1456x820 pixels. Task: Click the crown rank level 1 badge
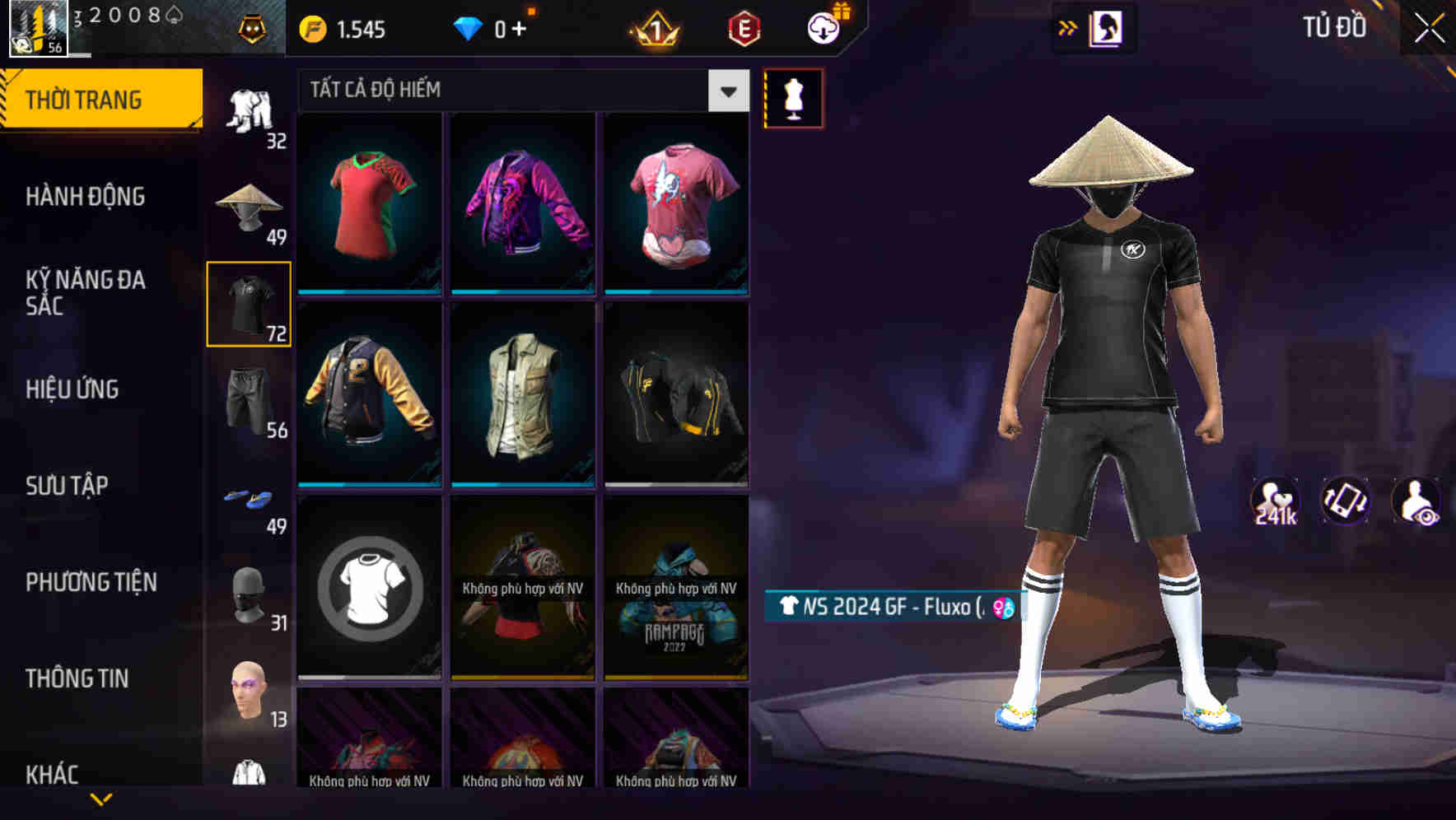[656, 27]
